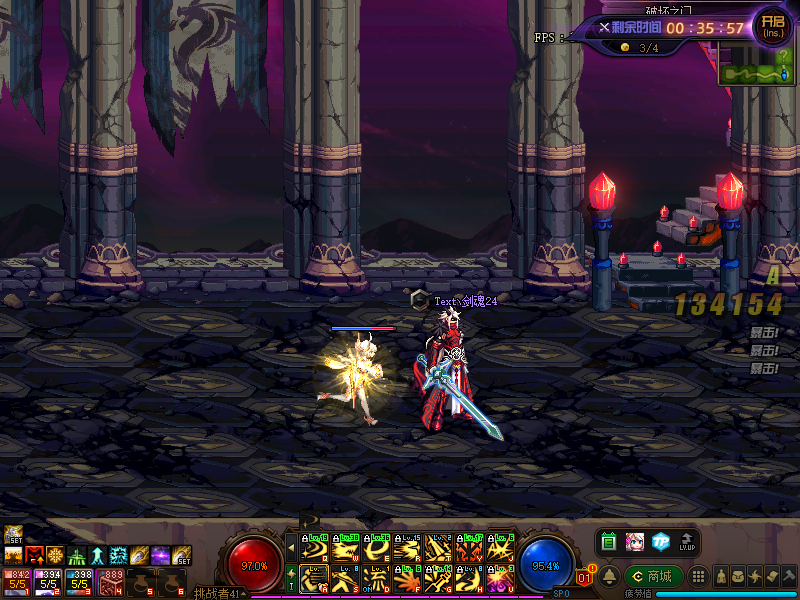Open the character silhouette menu icon
Viewport: 800px width, 600px height.
[722, 577]
